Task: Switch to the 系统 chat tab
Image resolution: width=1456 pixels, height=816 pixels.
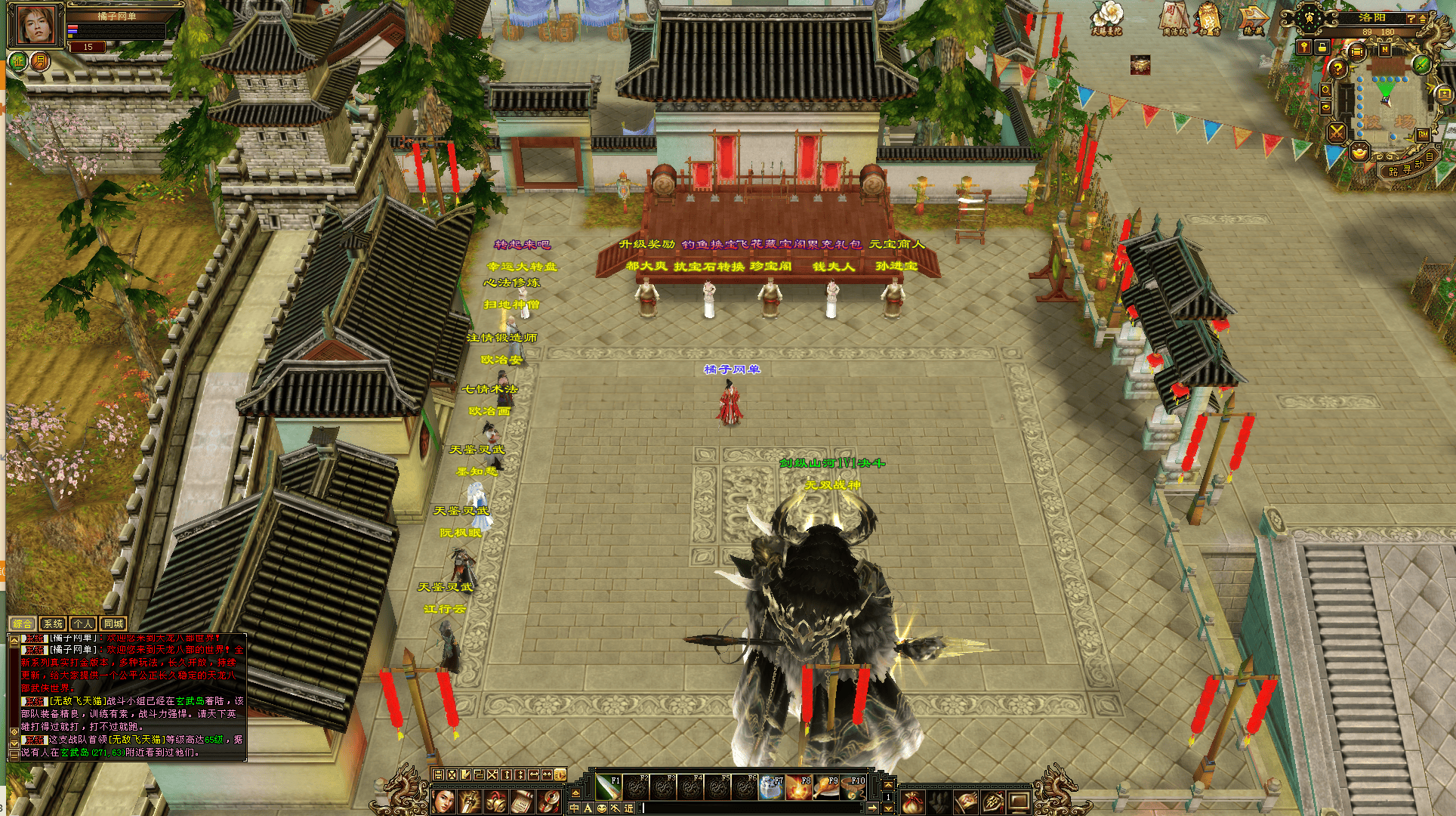Action: click(x=53, y=624)
